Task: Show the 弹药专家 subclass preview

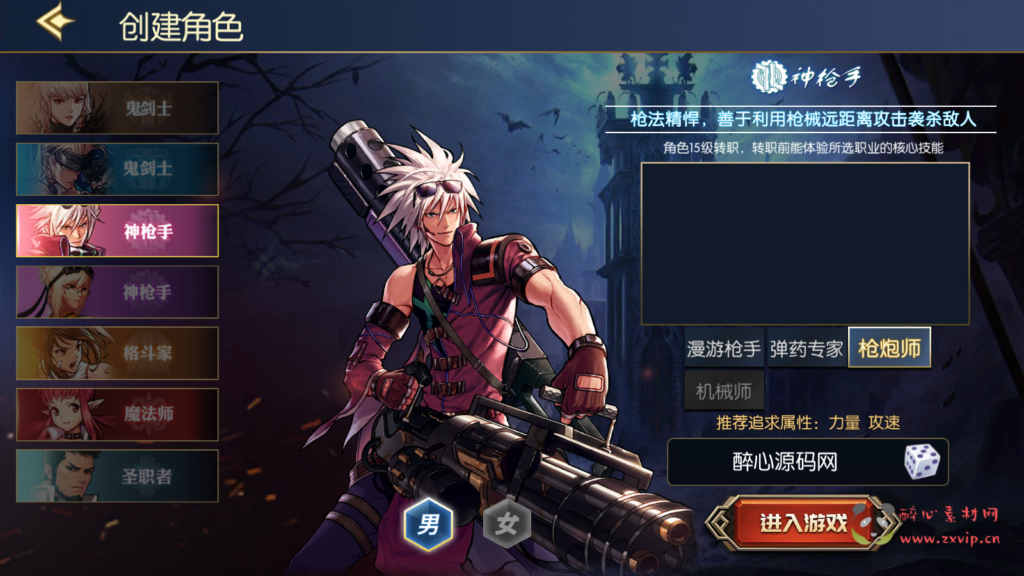Action: [x=806, y=349]
